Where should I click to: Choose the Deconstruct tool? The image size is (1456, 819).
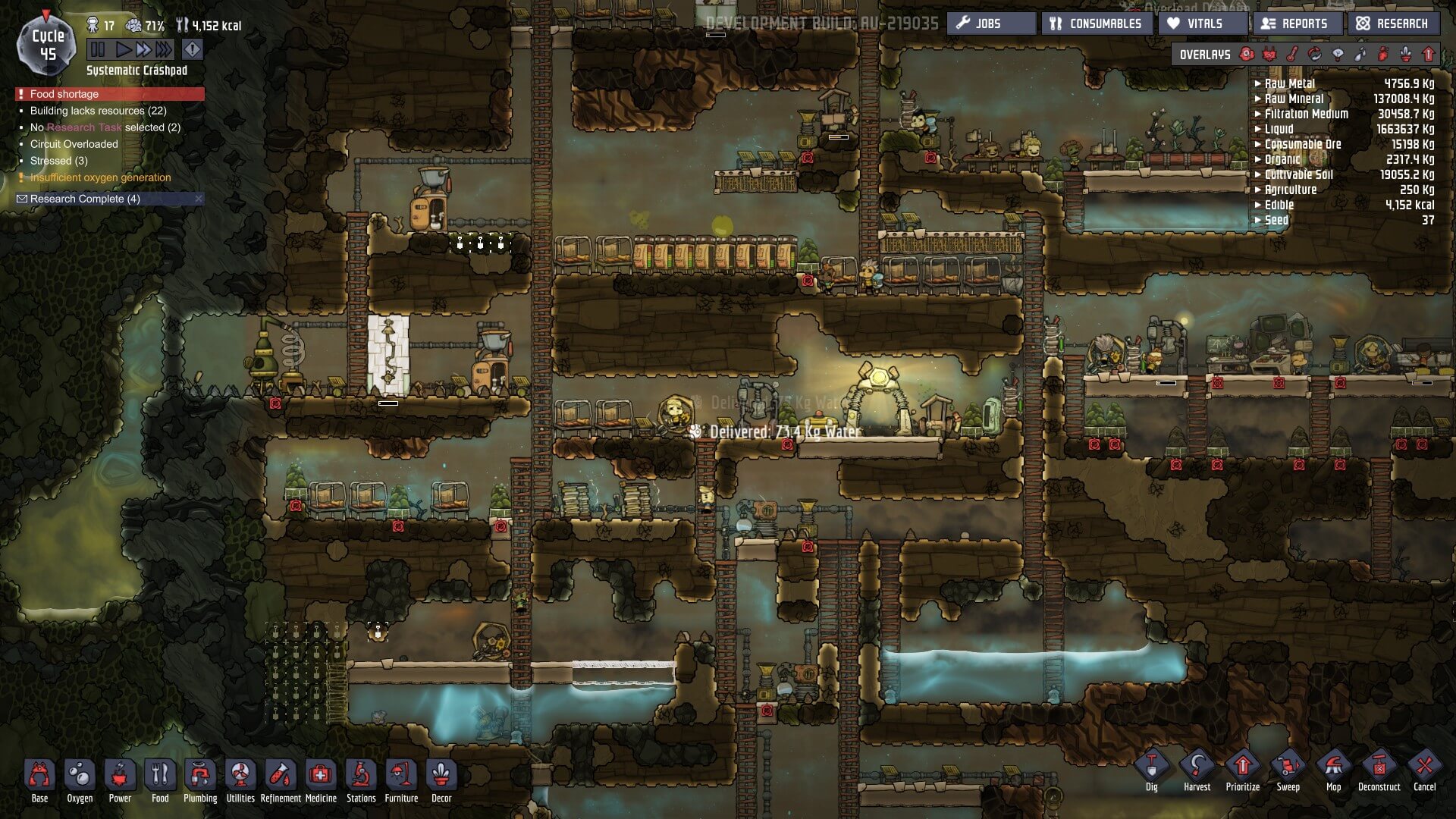(x=1379, y=770)
